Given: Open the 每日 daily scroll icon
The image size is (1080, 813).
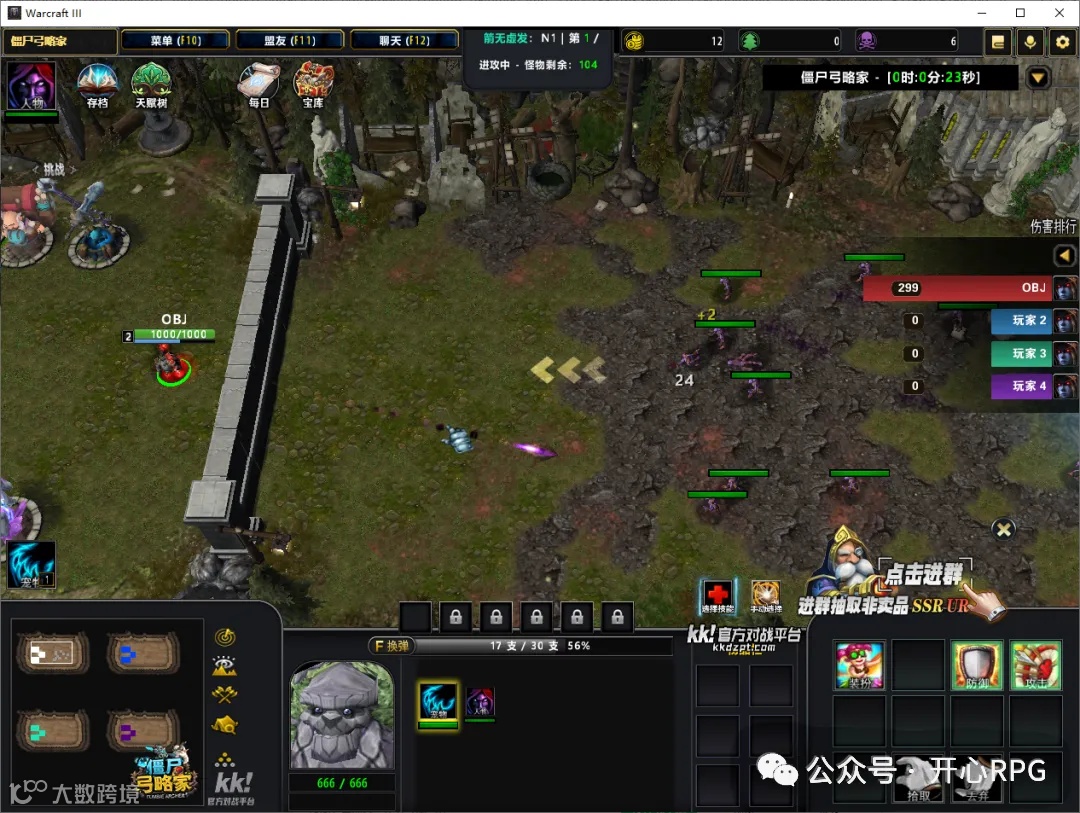Looking at the screenshot, I should [259, 85].
